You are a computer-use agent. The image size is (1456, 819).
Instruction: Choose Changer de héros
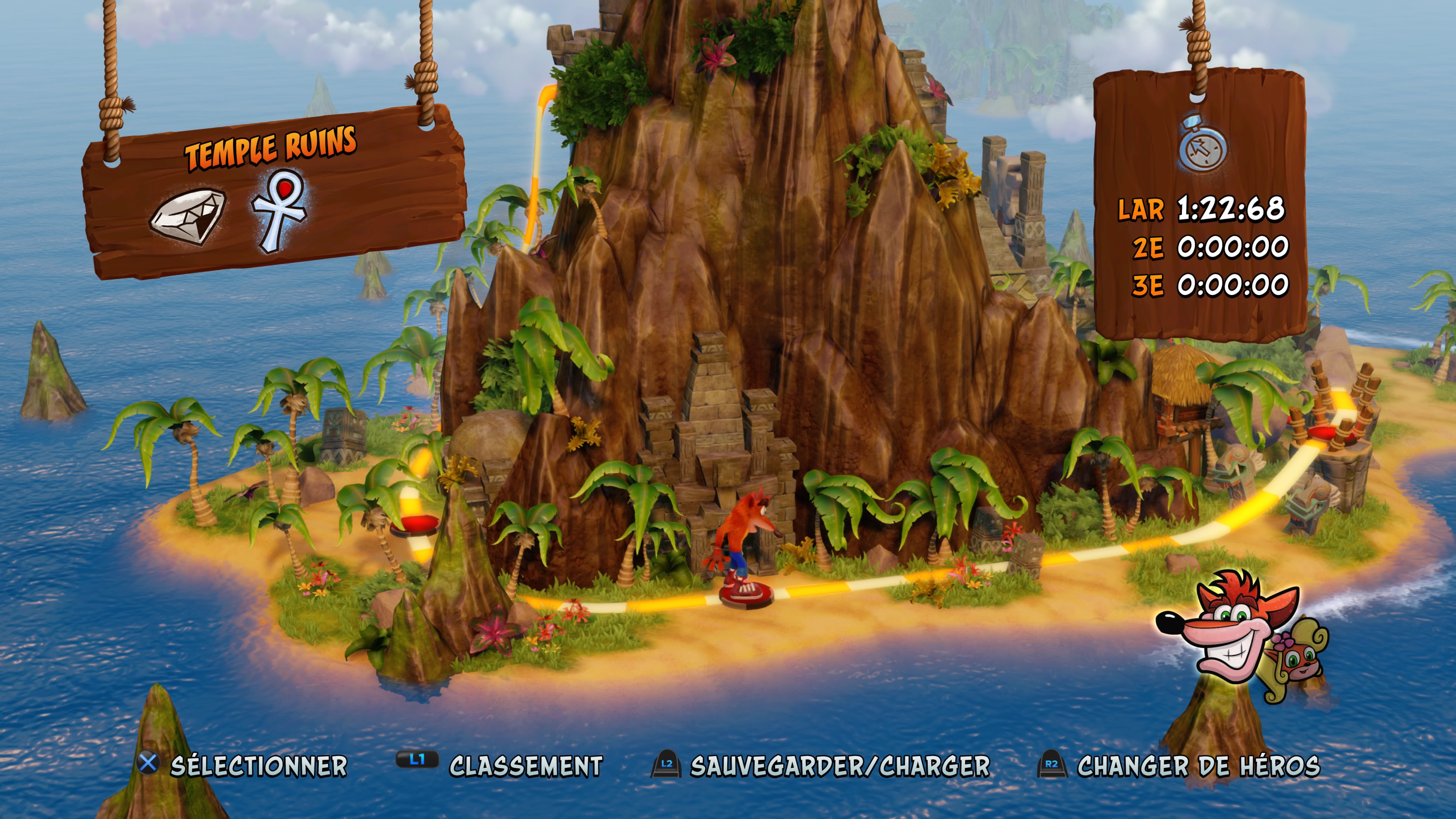pos(1198,766)
